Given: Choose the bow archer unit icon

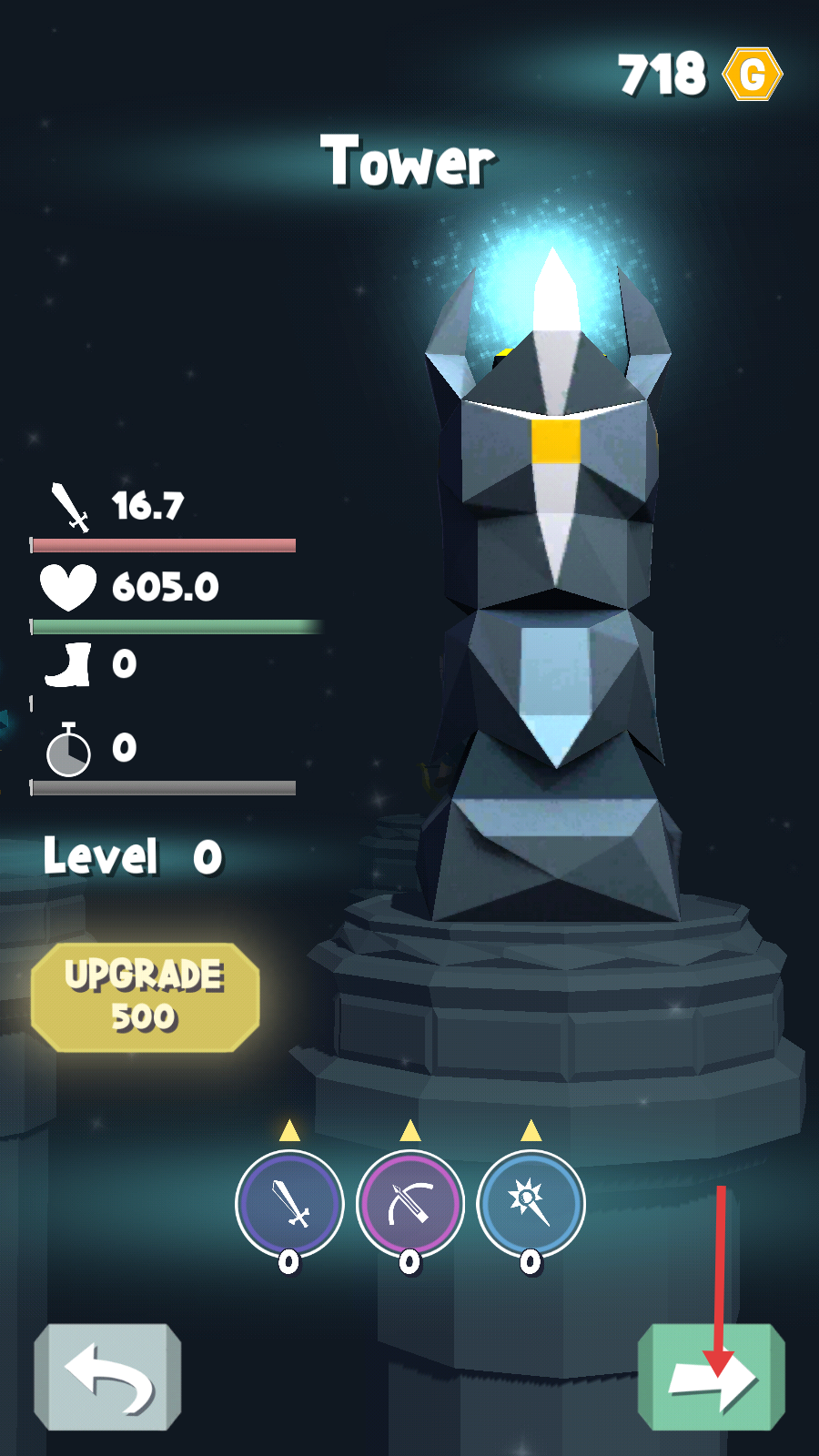Looking at the screenshot, I should click(410, 1204).
